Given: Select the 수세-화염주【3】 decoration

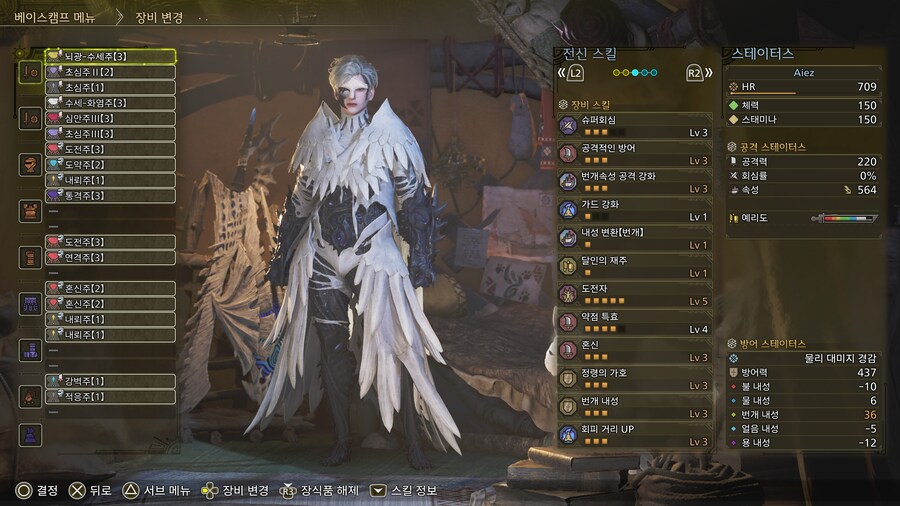Looking at the screenshot, I should point(110,103).
